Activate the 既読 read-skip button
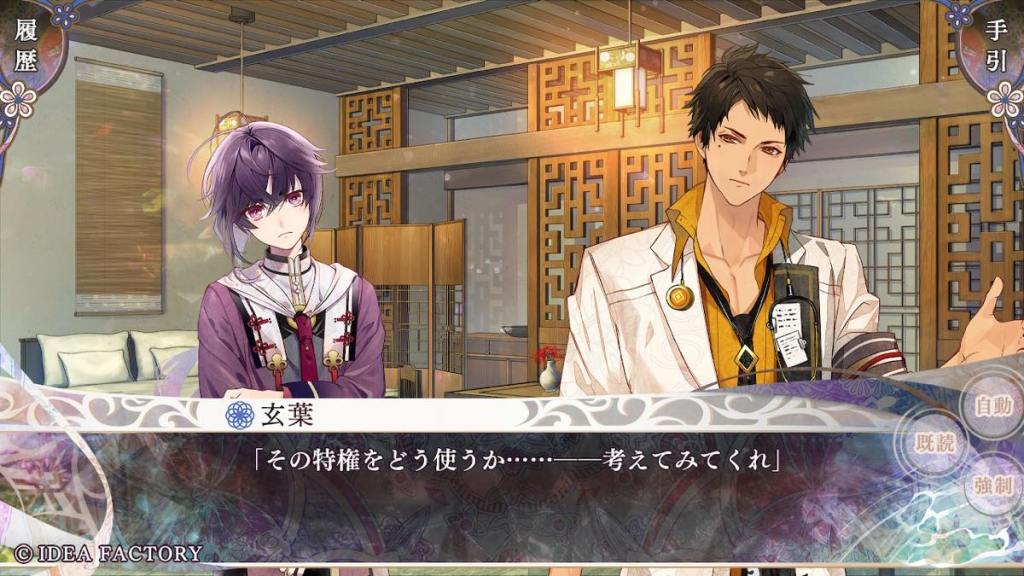The height and width of the screenshot is (576, 1024). coord(937,443)
